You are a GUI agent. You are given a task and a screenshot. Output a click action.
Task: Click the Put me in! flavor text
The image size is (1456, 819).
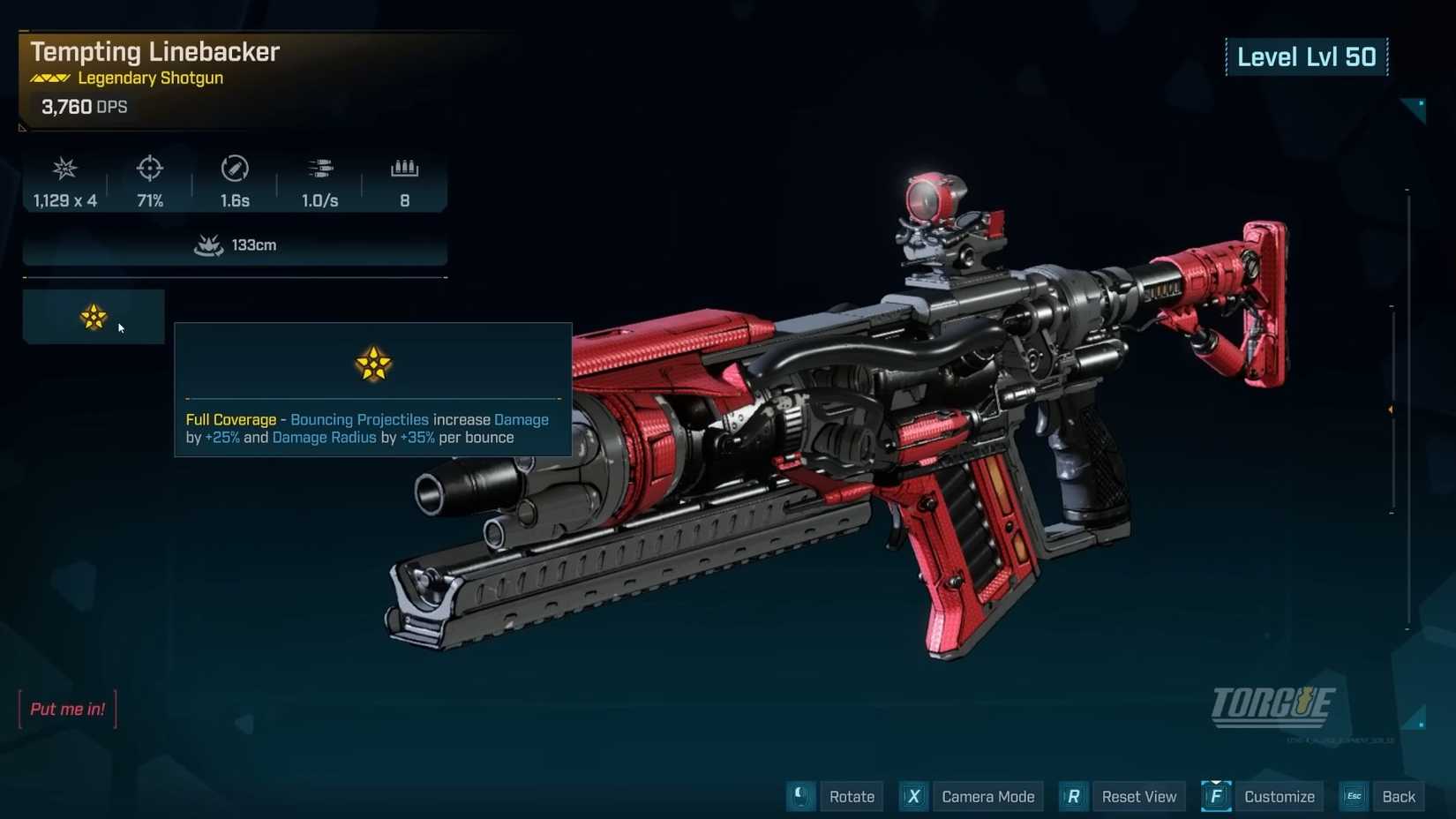[67, 709]
